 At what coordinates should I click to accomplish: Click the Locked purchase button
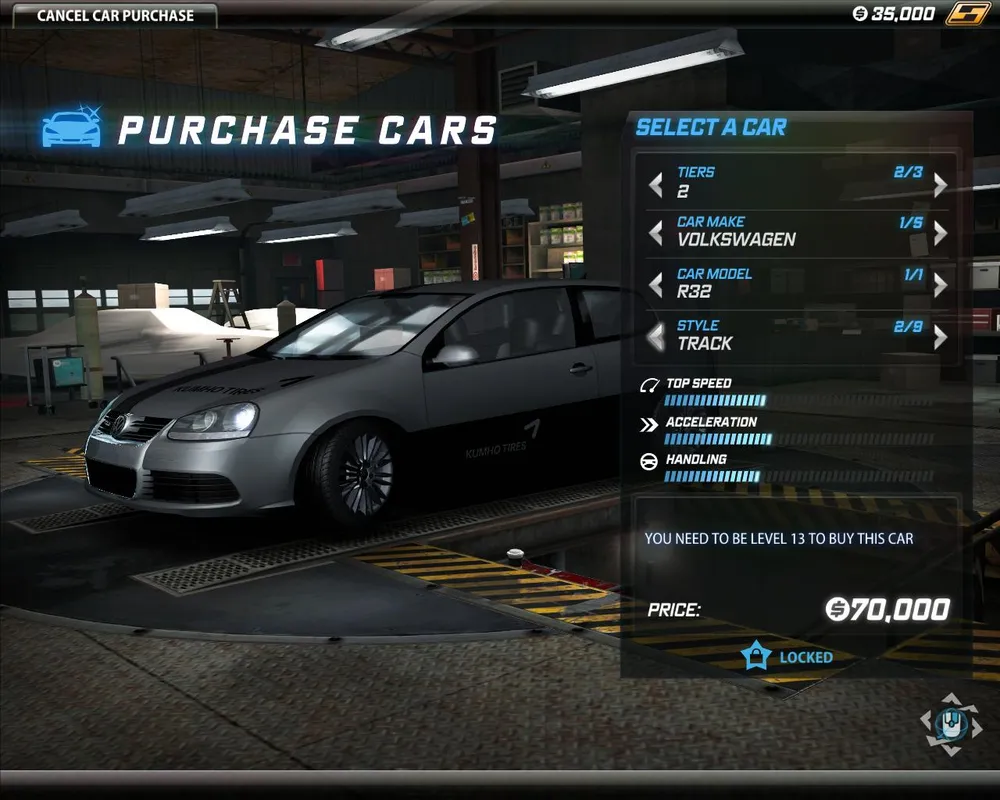[x=788, y=657]
